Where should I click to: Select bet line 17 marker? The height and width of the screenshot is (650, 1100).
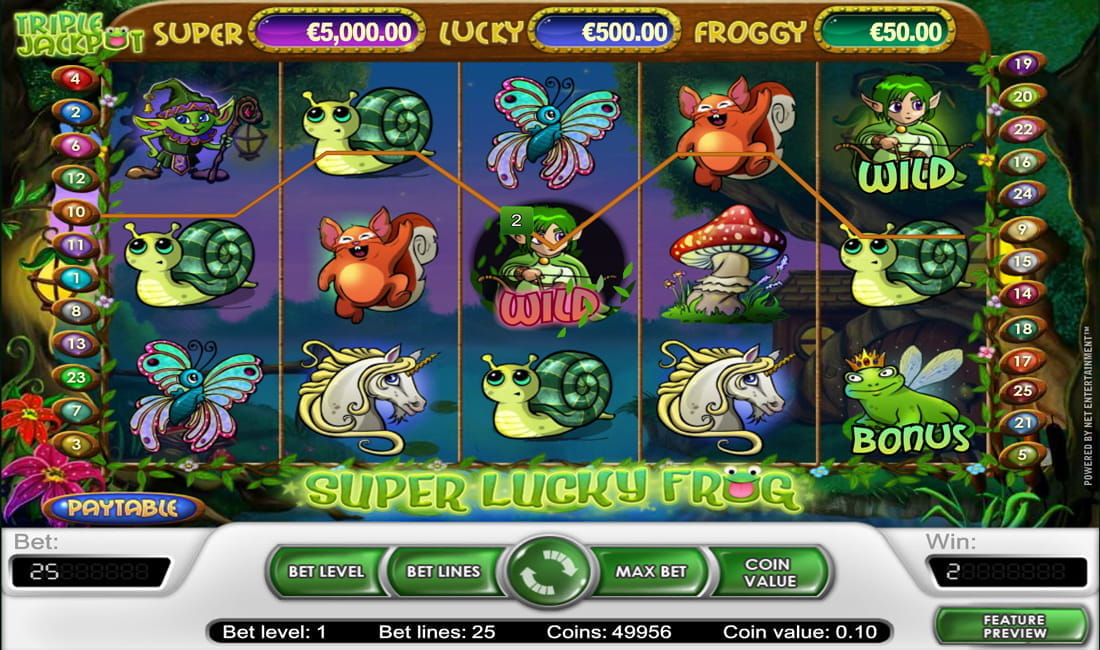pos(1022,361)
